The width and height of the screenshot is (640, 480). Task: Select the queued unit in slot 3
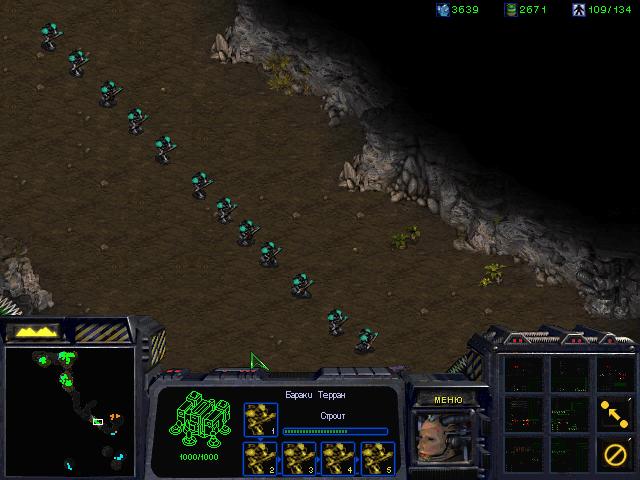click(x=299, y=457)
